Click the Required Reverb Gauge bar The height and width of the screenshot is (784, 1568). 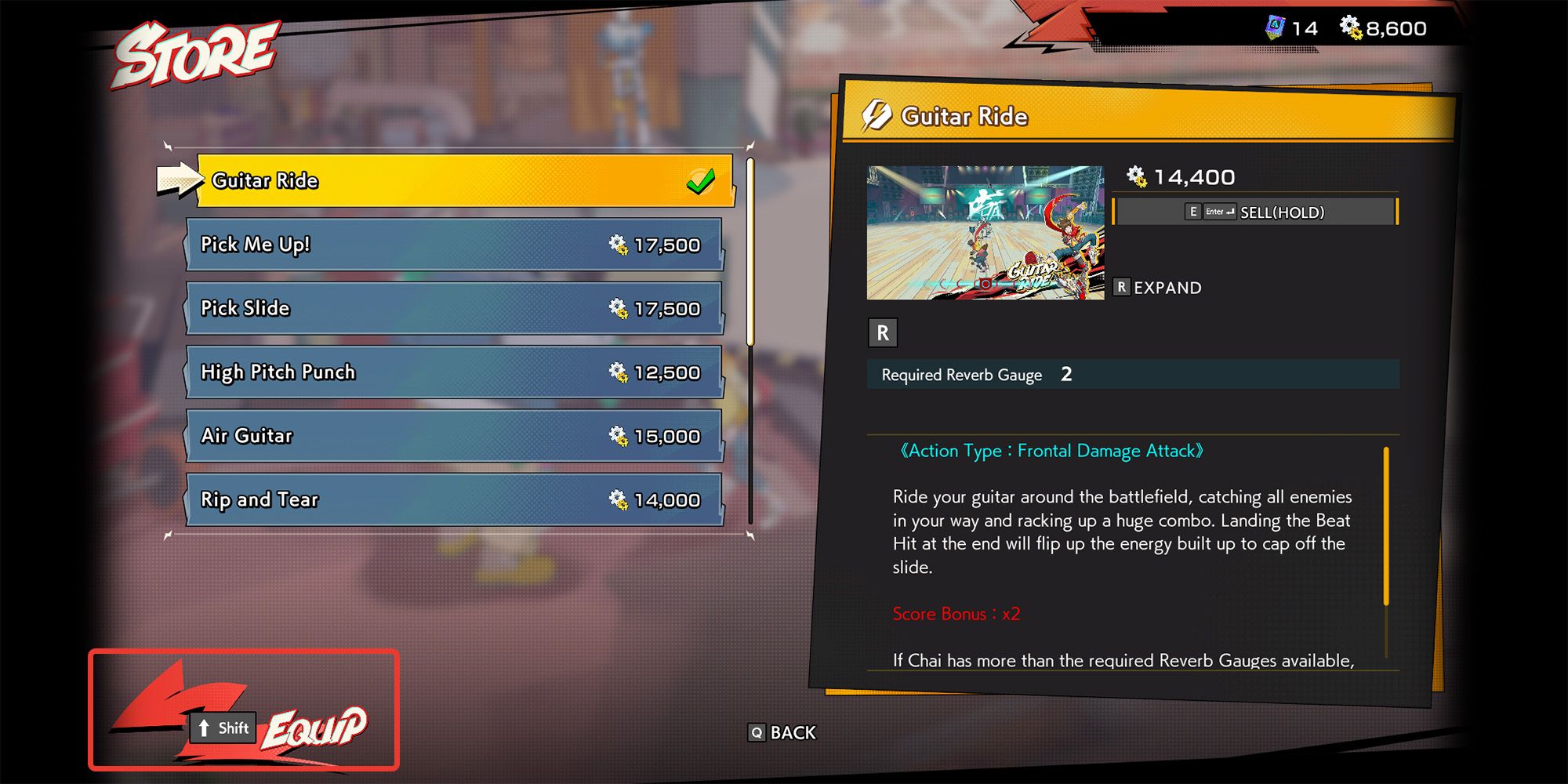point(1132,375)
